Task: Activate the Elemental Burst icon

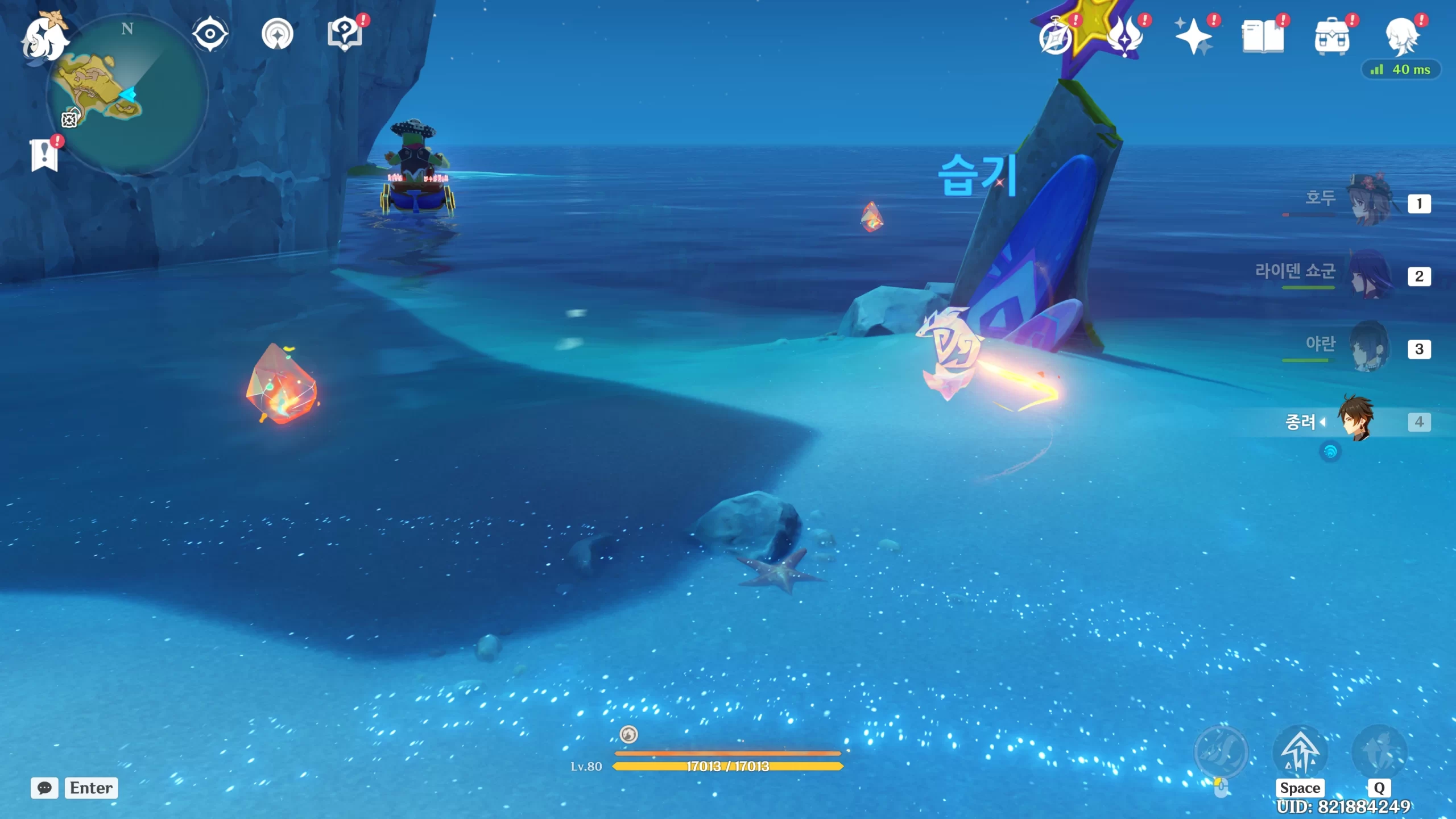Action: coord(1379,753)
